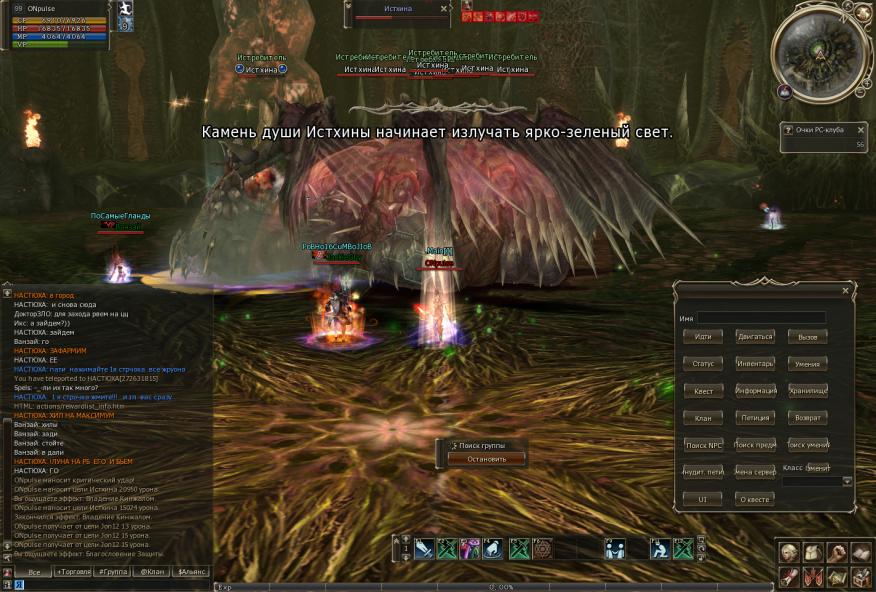This screenshot has height=592, width=876.
Task: Open the Статус panel
Action: 702,364
